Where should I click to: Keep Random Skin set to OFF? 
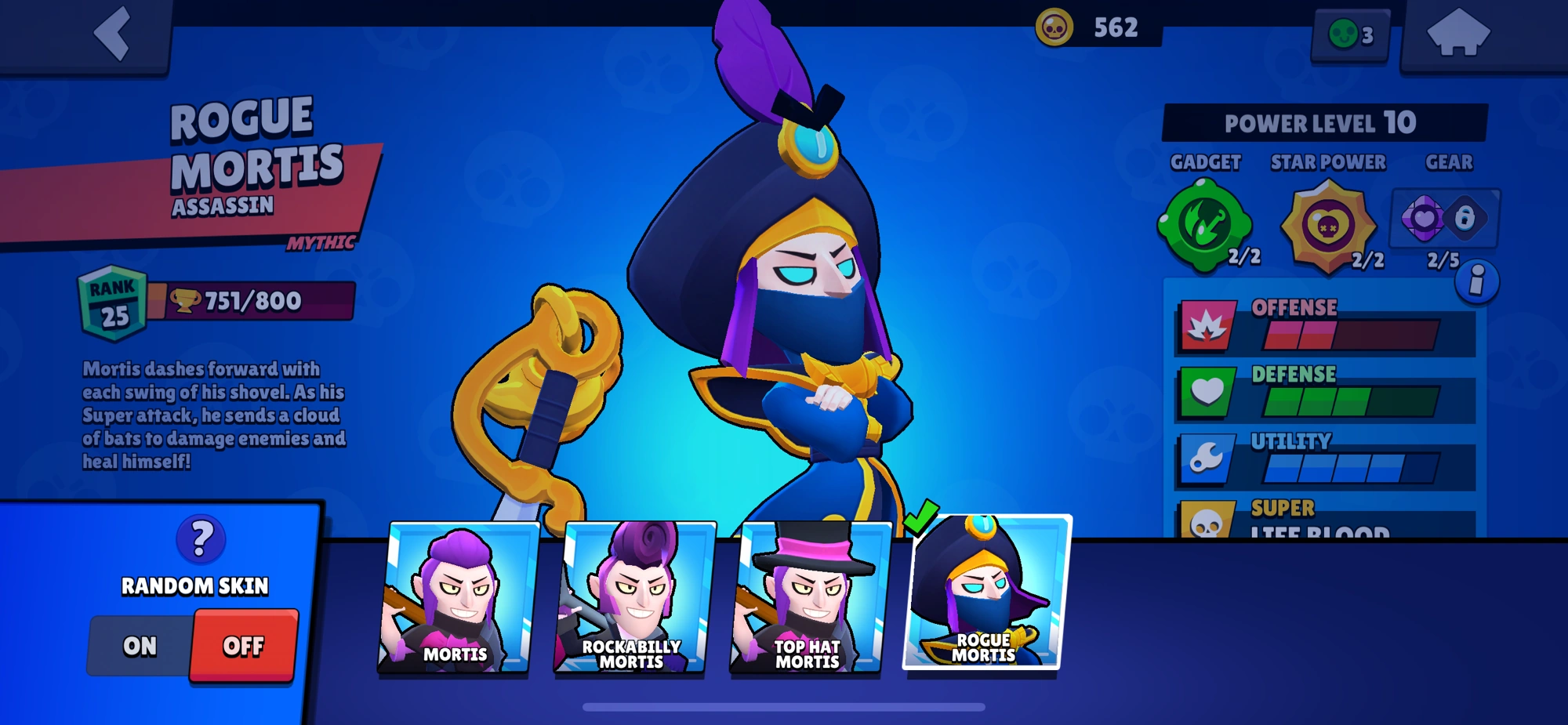[x=244, y=646]
